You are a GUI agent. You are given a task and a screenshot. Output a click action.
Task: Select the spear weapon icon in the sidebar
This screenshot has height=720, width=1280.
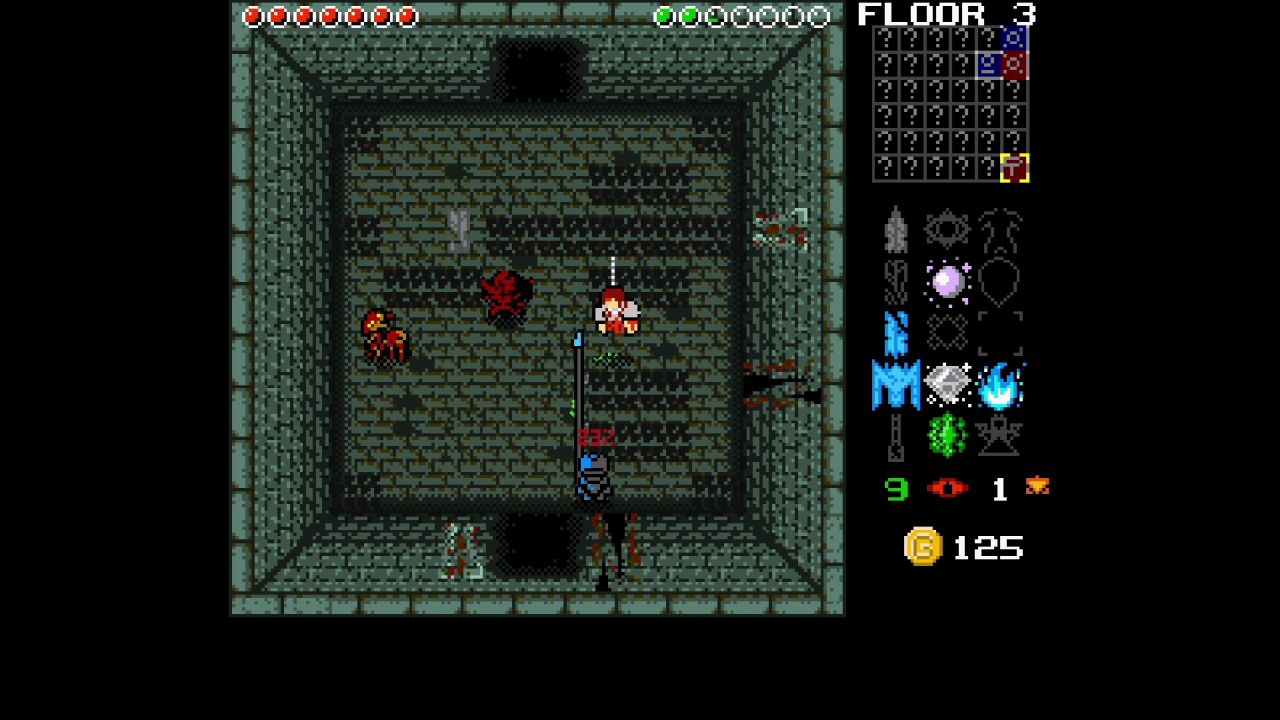pos(895,228)
